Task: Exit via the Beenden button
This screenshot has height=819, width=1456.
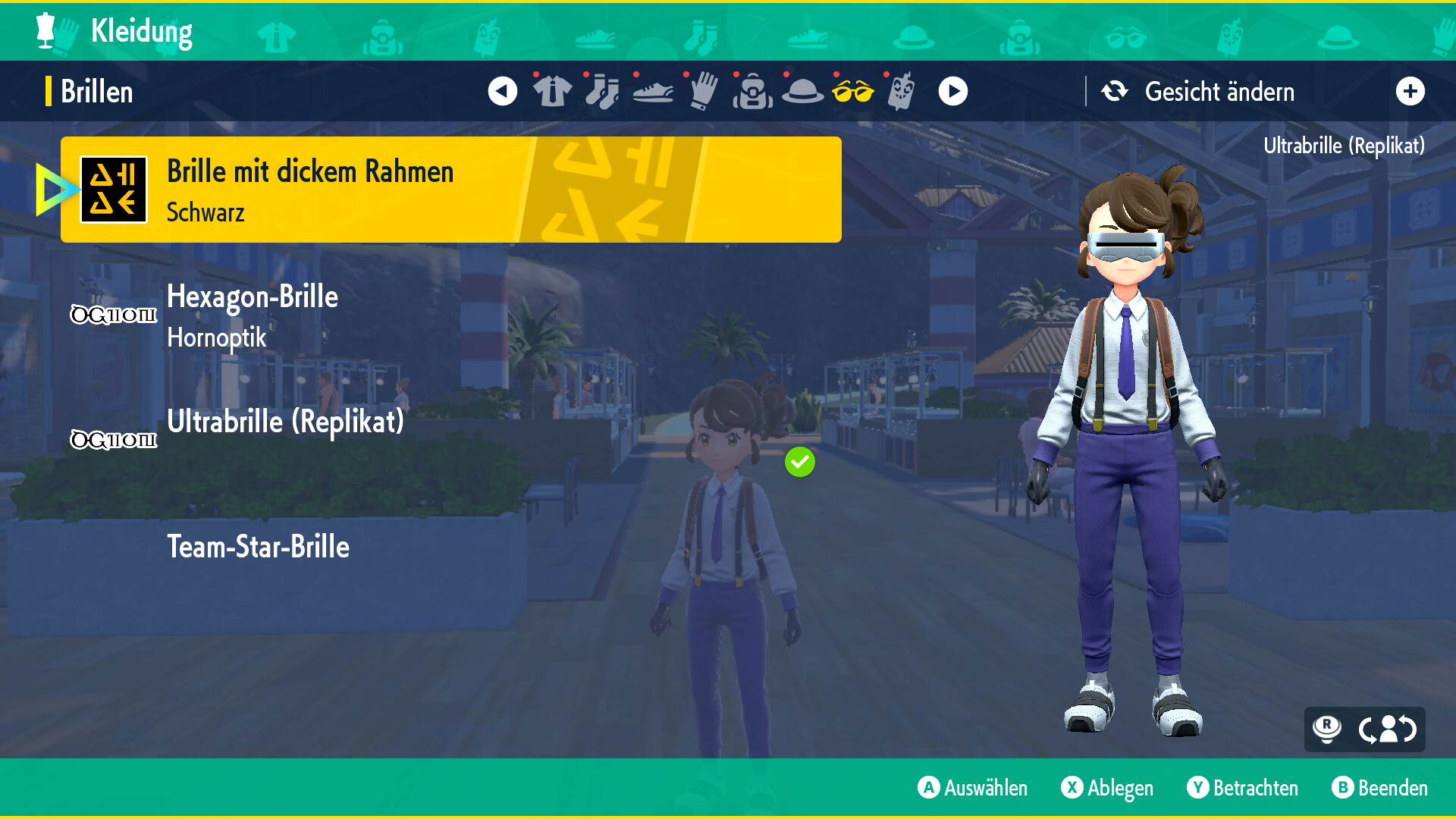Action: (x=1379, y=788)
